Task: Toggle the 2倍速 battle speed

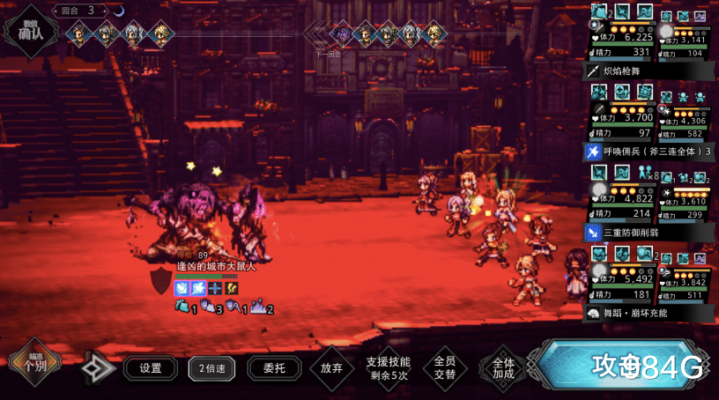Action: 212,368
